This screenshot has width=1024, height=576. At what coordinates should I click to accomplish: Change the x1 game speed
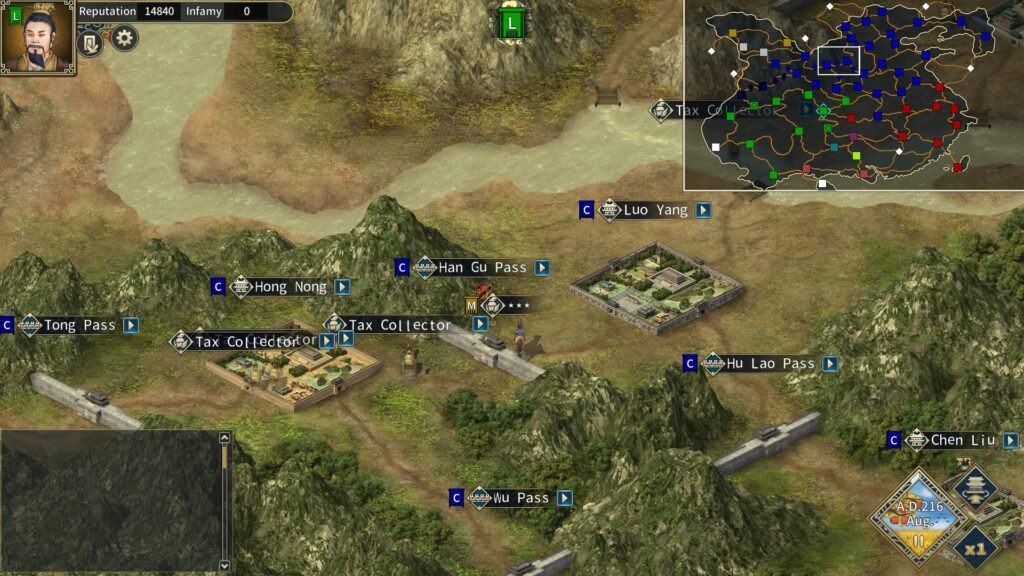click(x=974, y=546)
